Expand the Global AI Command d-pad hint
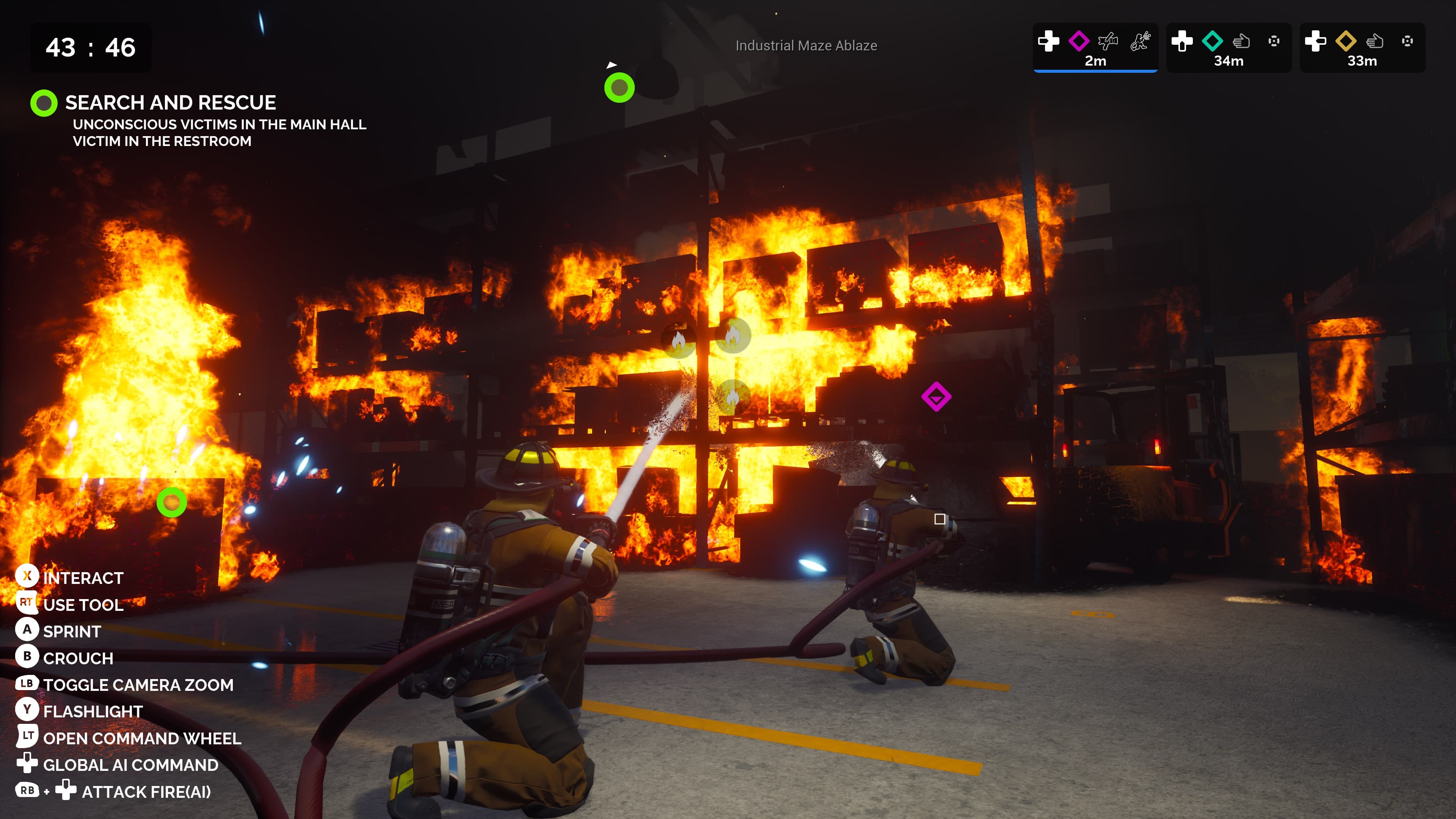 coord(27,765)
